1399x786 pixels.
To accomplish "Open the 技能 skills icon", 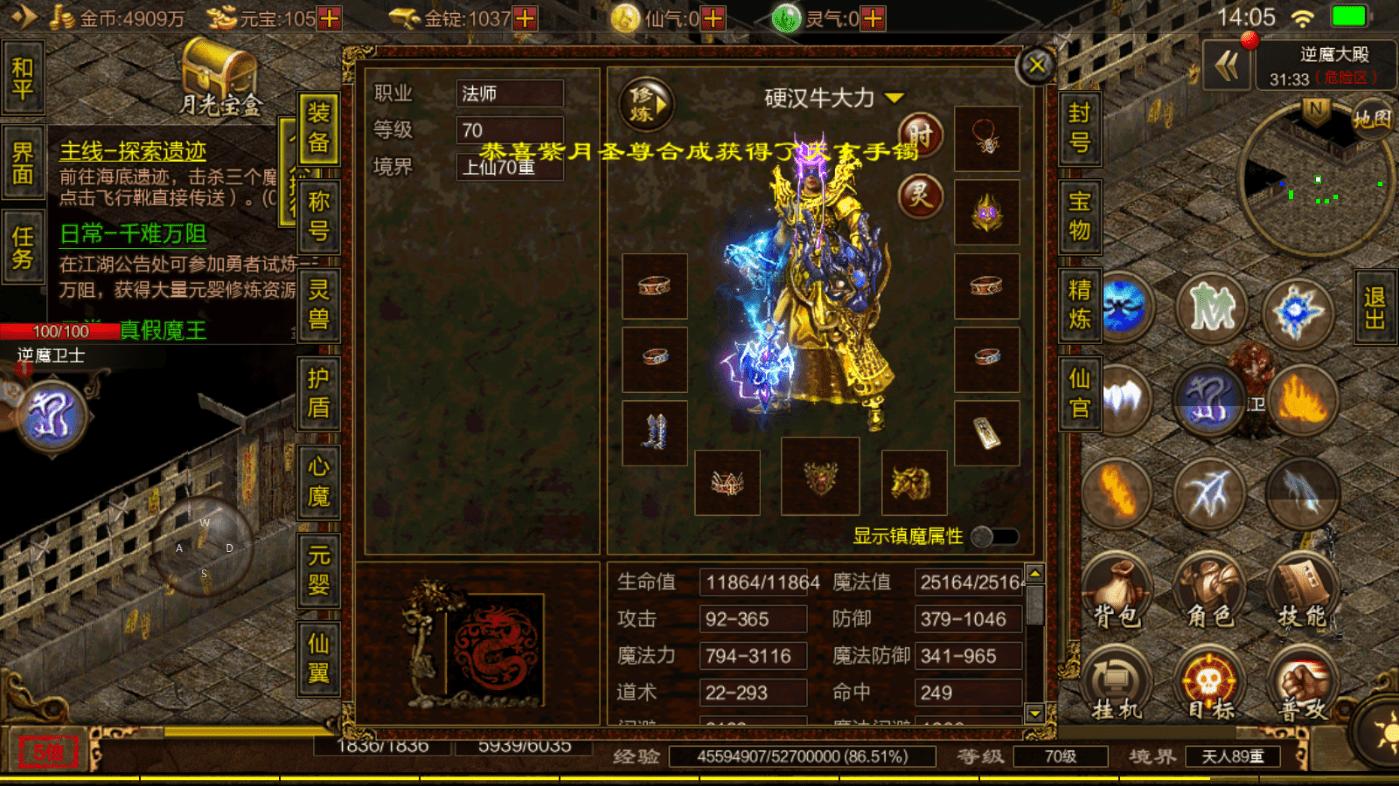I will coord(1303,592).
